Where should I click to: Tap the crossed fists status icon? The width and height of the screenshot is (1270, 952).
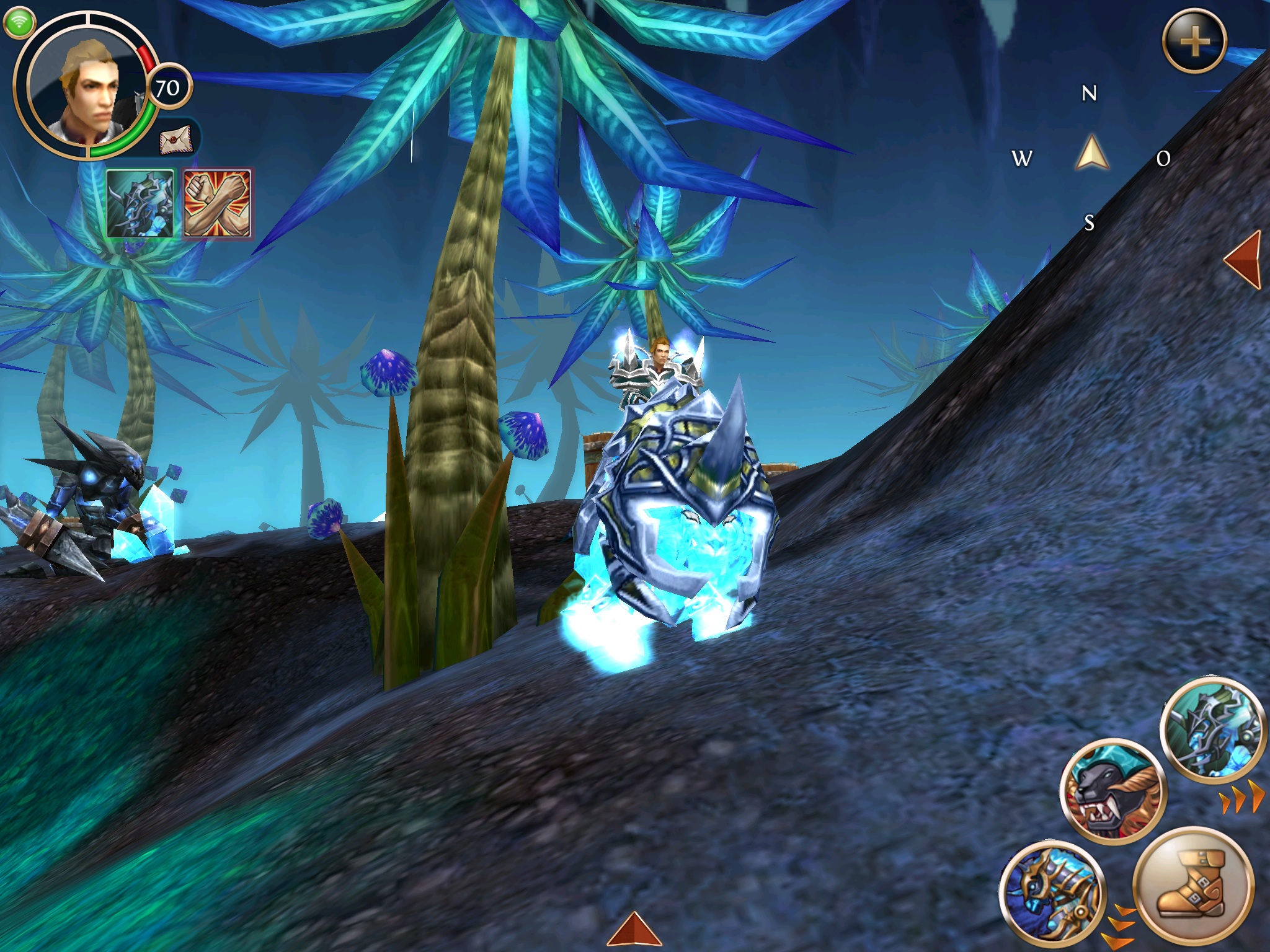(x=218, y=203)
